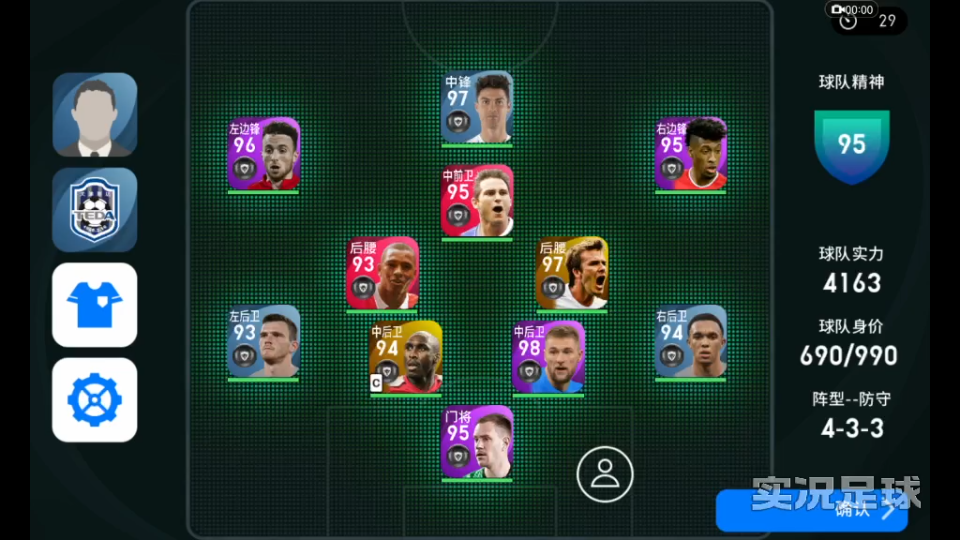Open the blue jersey kit menu
The height and width of the screenshot is (540, 960).
tap(95, 304)
